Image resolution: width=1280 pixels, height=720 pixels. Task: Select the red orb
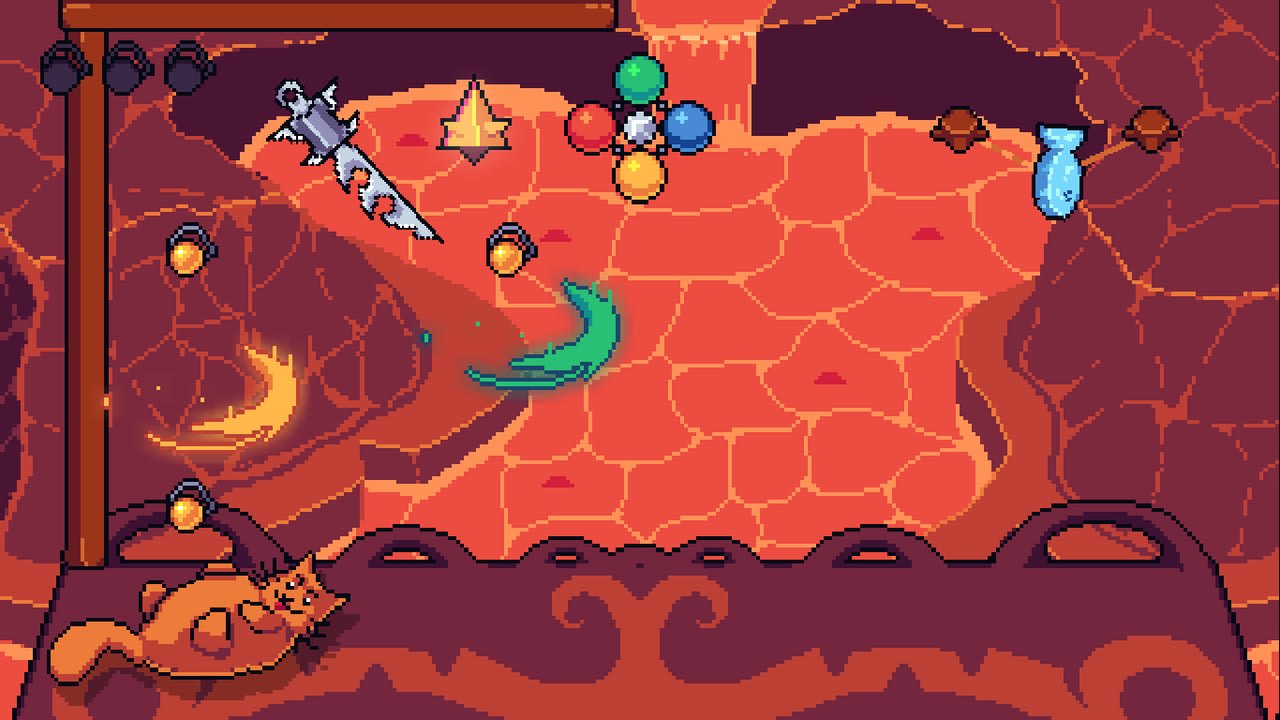pos(588,128)
